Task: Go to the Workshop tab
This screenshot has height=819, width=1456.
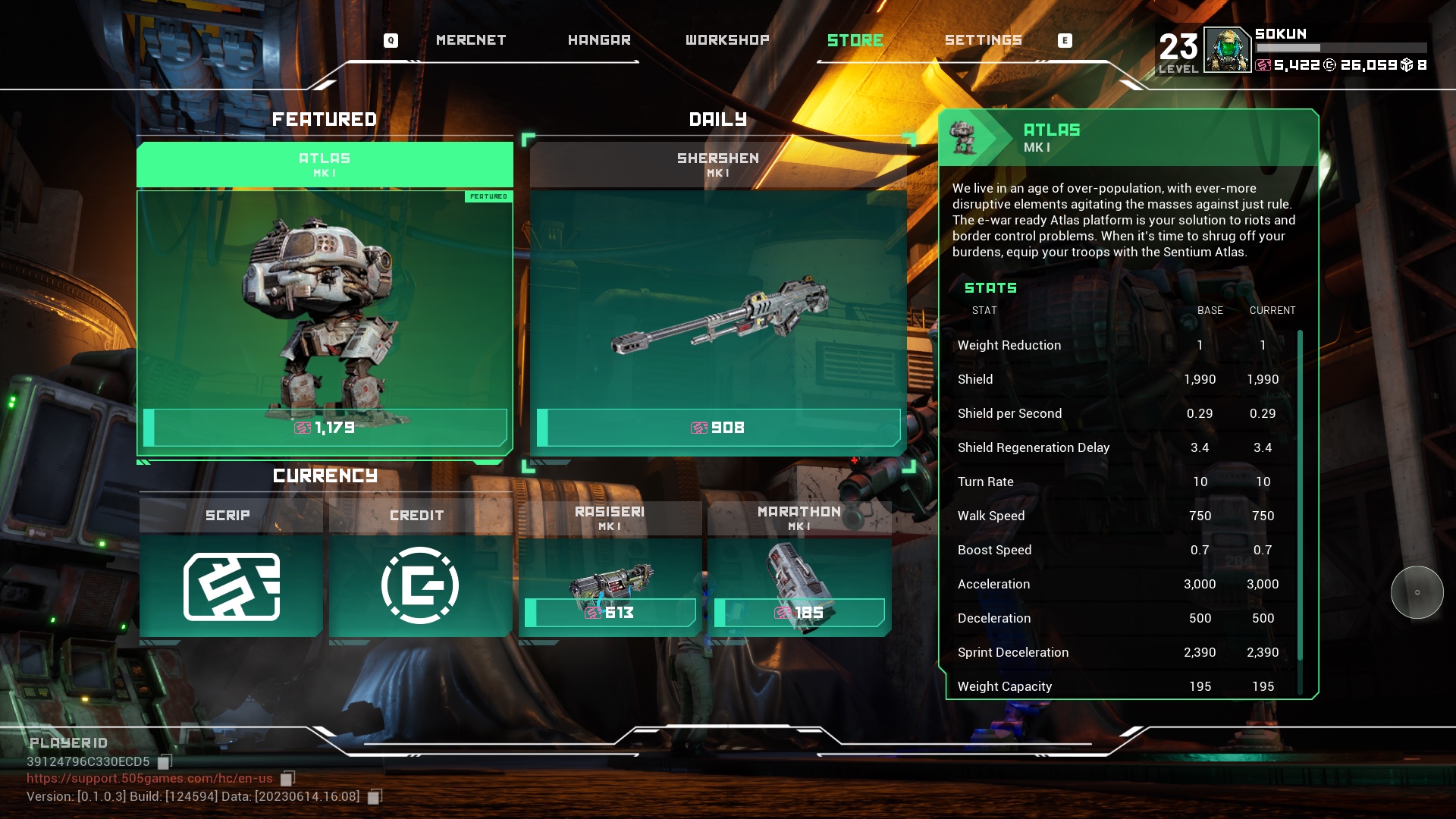Action: click(x=727, y=40)
